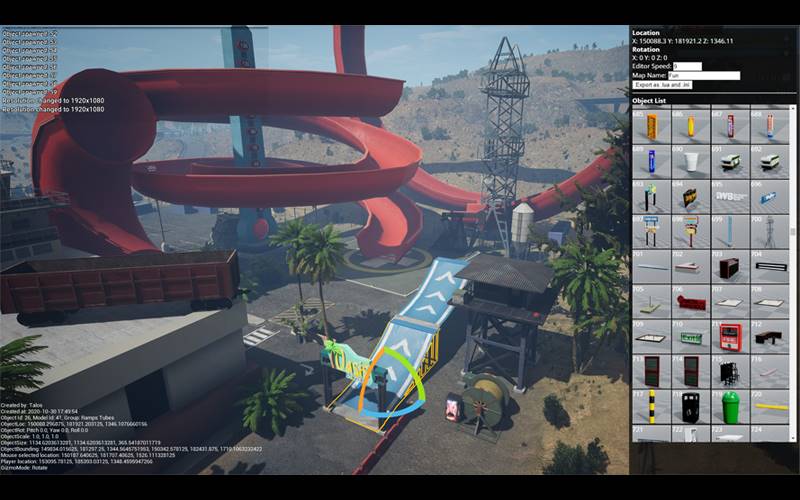The image size is (800, 500).
Task: Choose object 719 green trash can
Action: click(x=729, y=407)
